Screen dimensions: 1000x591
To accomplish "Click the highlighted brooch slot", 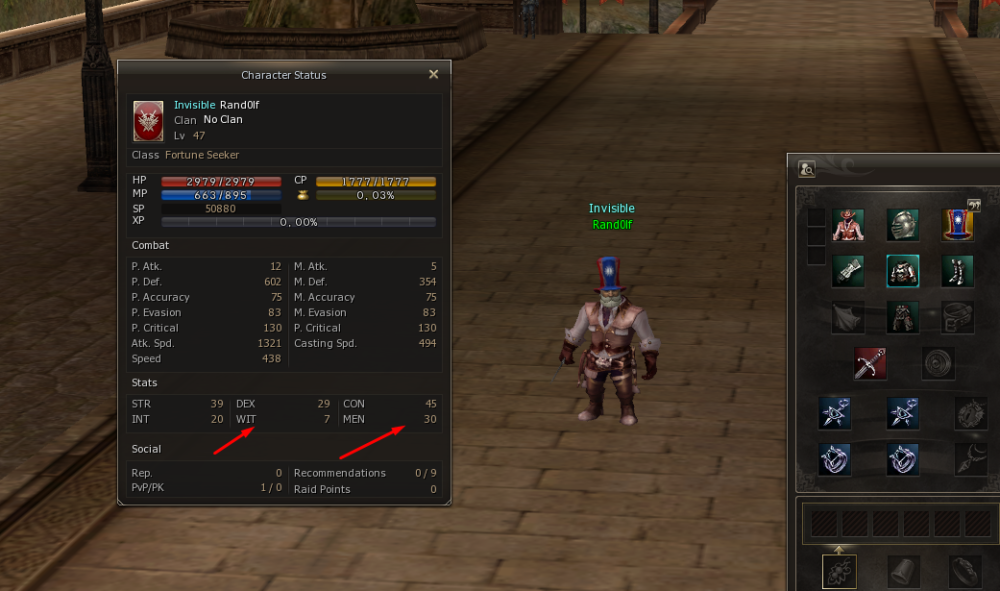I will point(839,571).
